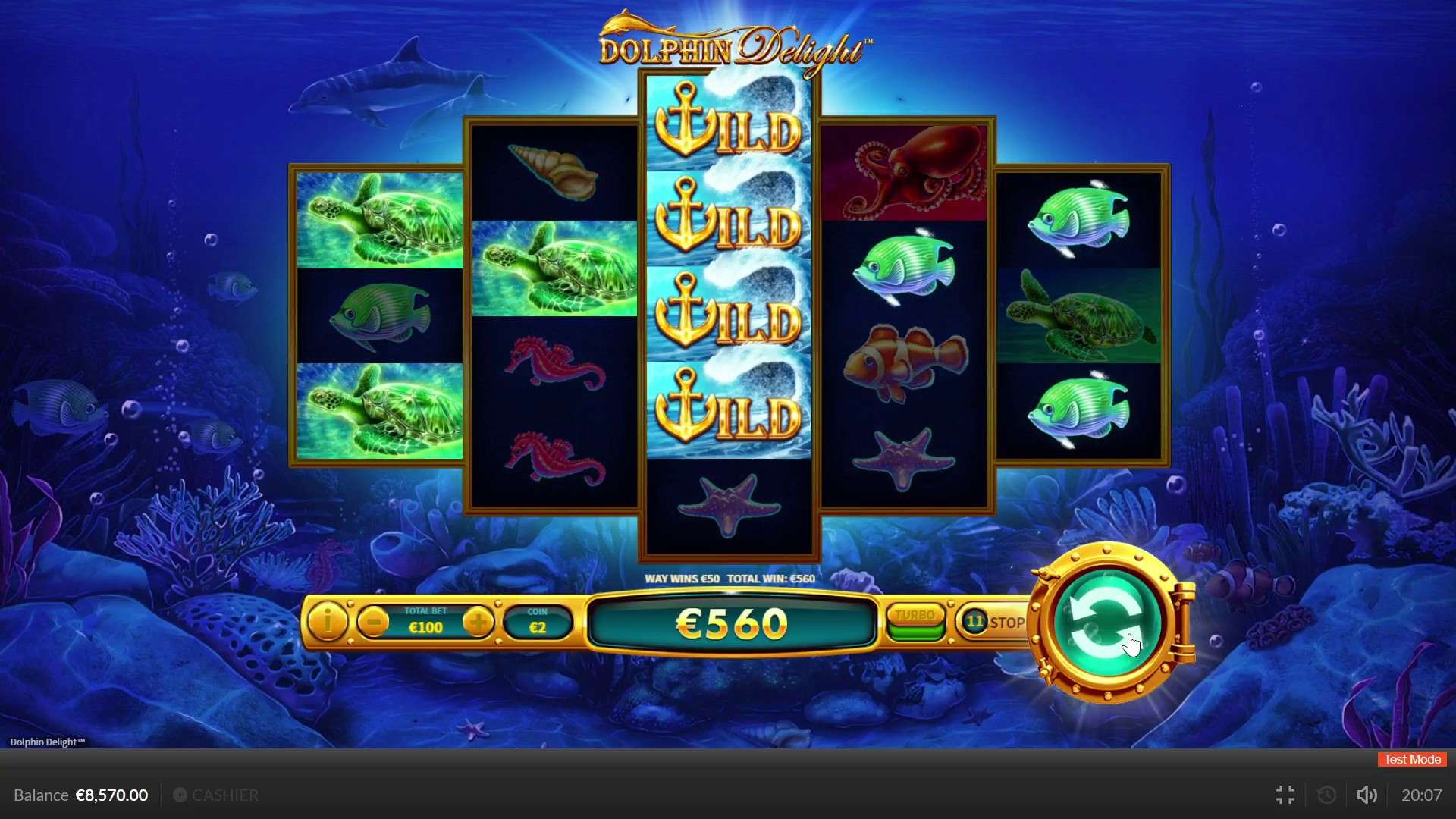The width and height of the screenshot is (1456, 819).
Task: Change the coin value of €2
Action: click(538, 623)
